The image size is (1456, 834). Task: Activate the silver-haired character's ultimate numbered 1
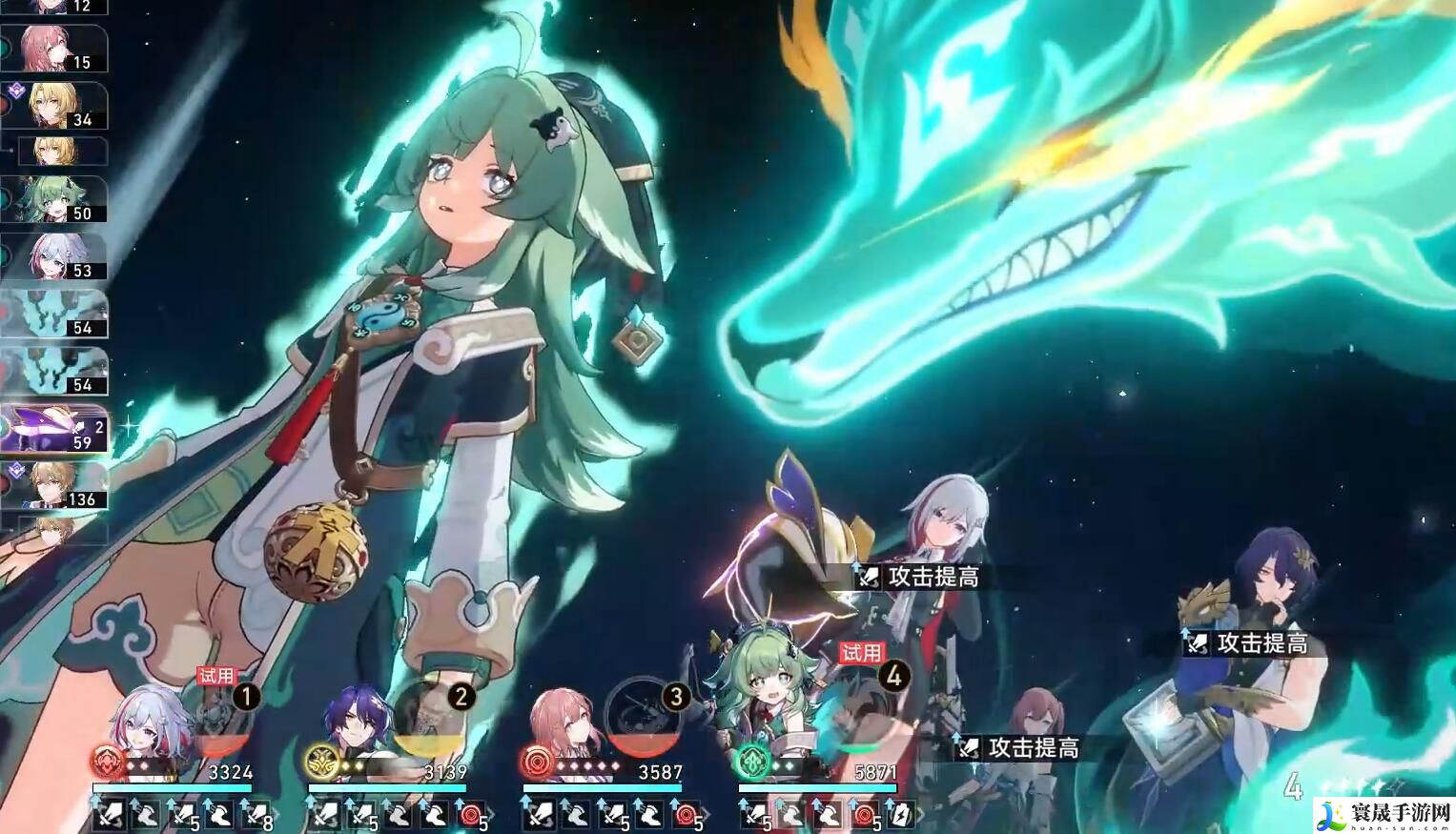[x=224, y=717]
